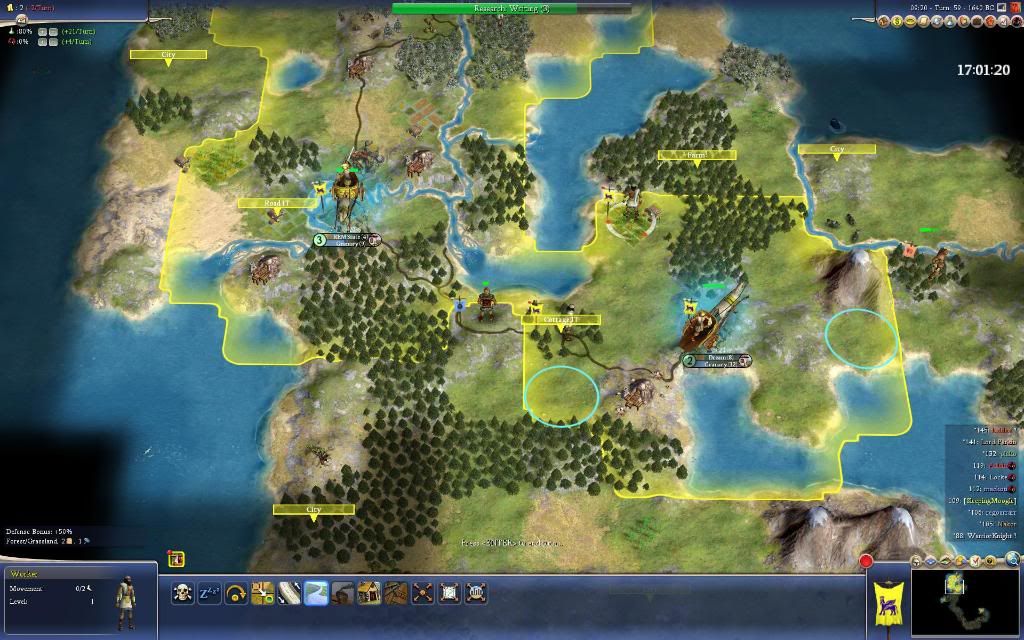The image size is (1024, 640).
Task: Activate the go-to move command
Action: [x=263, y=592]
